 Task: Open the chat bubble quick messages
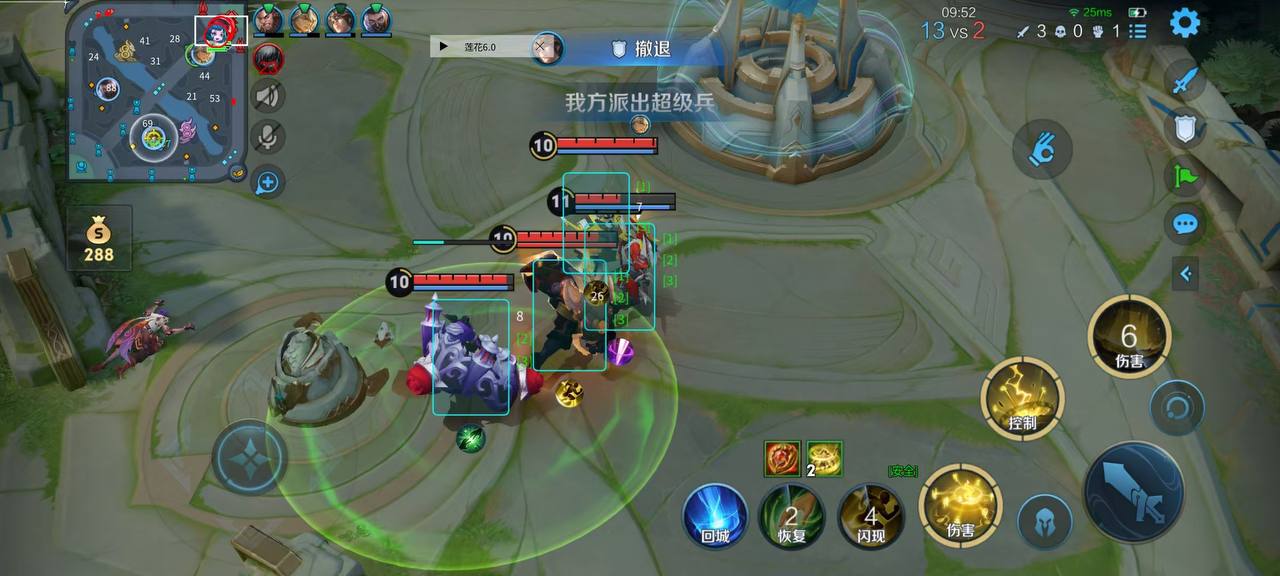pos(1185,223)
